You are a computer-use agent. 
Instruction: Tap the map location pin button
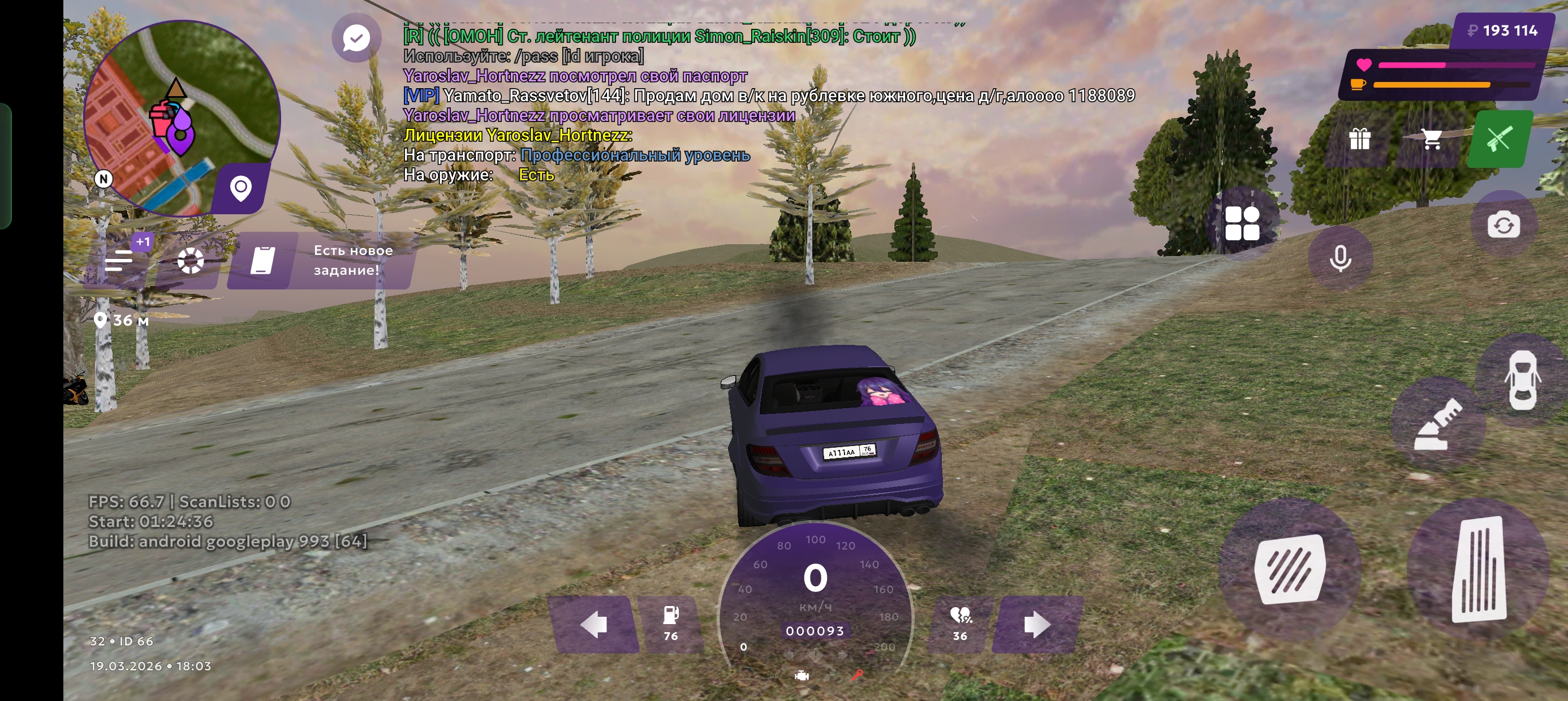pos(241,188)
